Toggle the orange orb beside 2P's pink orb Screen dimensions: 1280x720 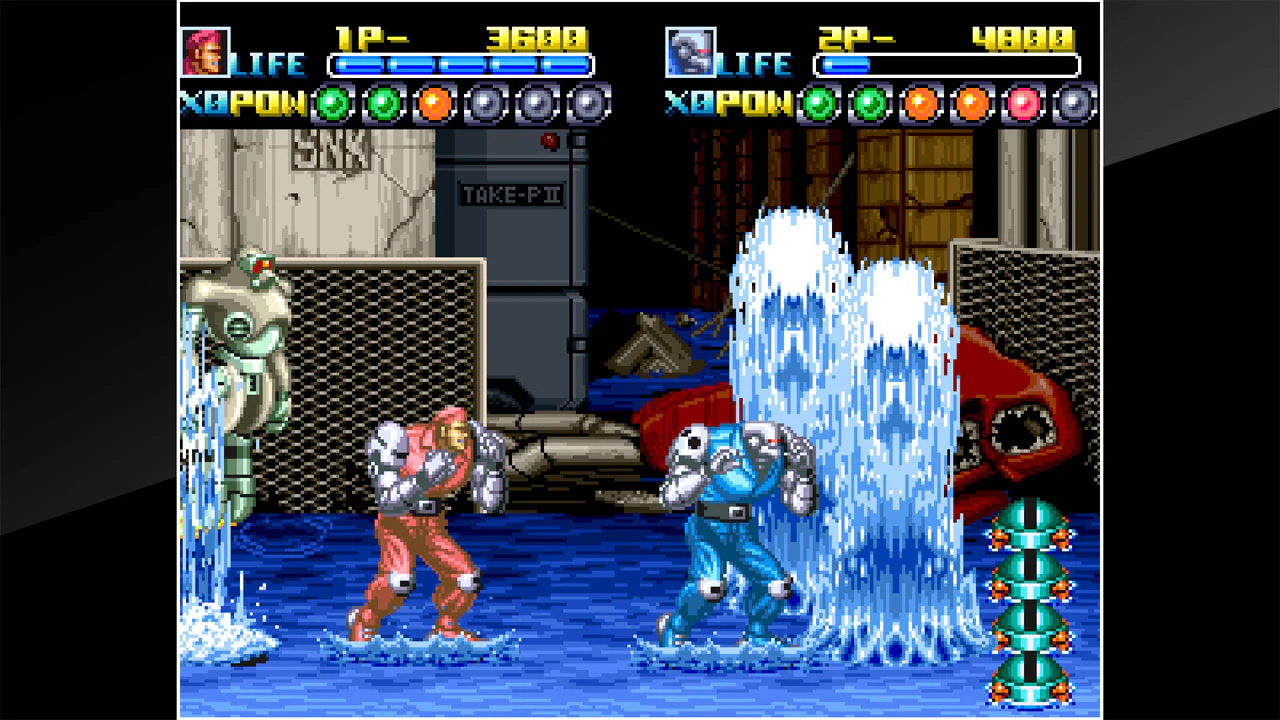(968, 103)
